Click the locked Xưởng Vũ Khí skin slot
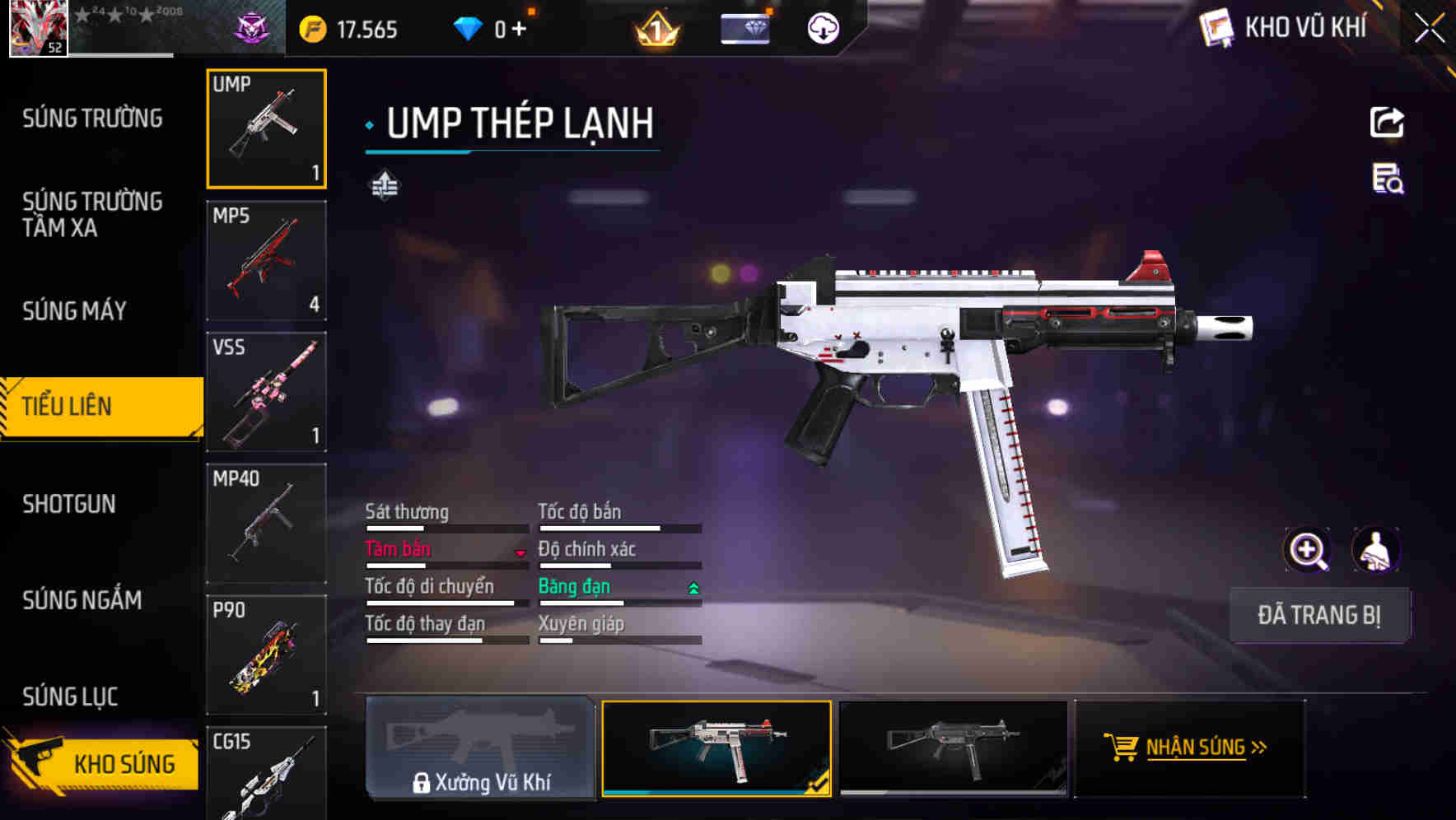Image resolution: width=1456 pixels, height=820 pixels. [480, 748]
